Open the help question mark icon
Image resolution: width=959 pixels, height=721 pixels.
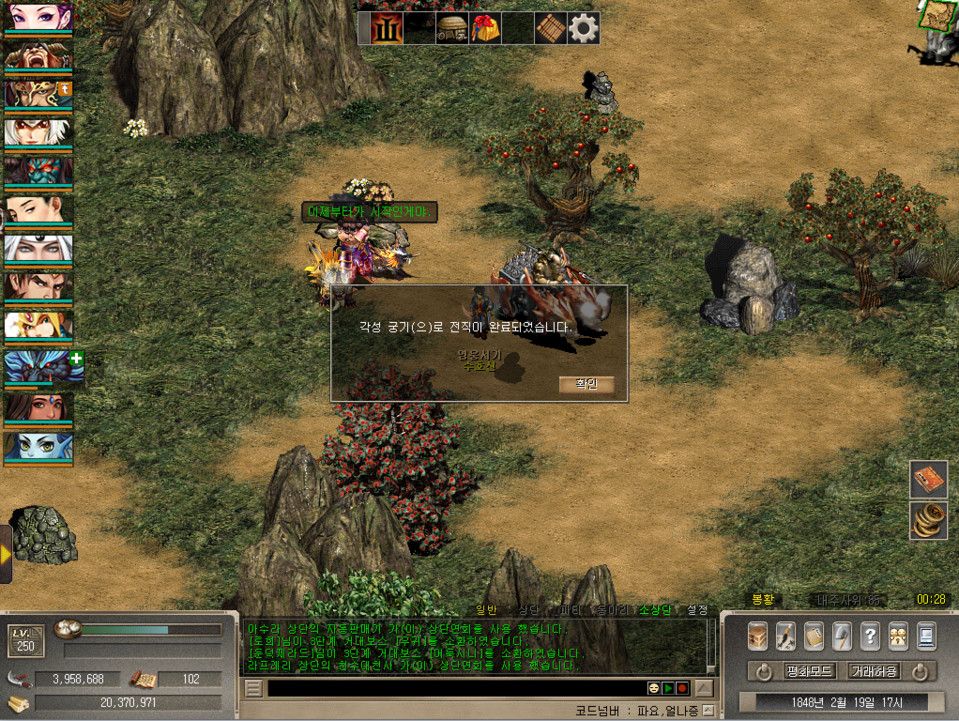[870, 636]
